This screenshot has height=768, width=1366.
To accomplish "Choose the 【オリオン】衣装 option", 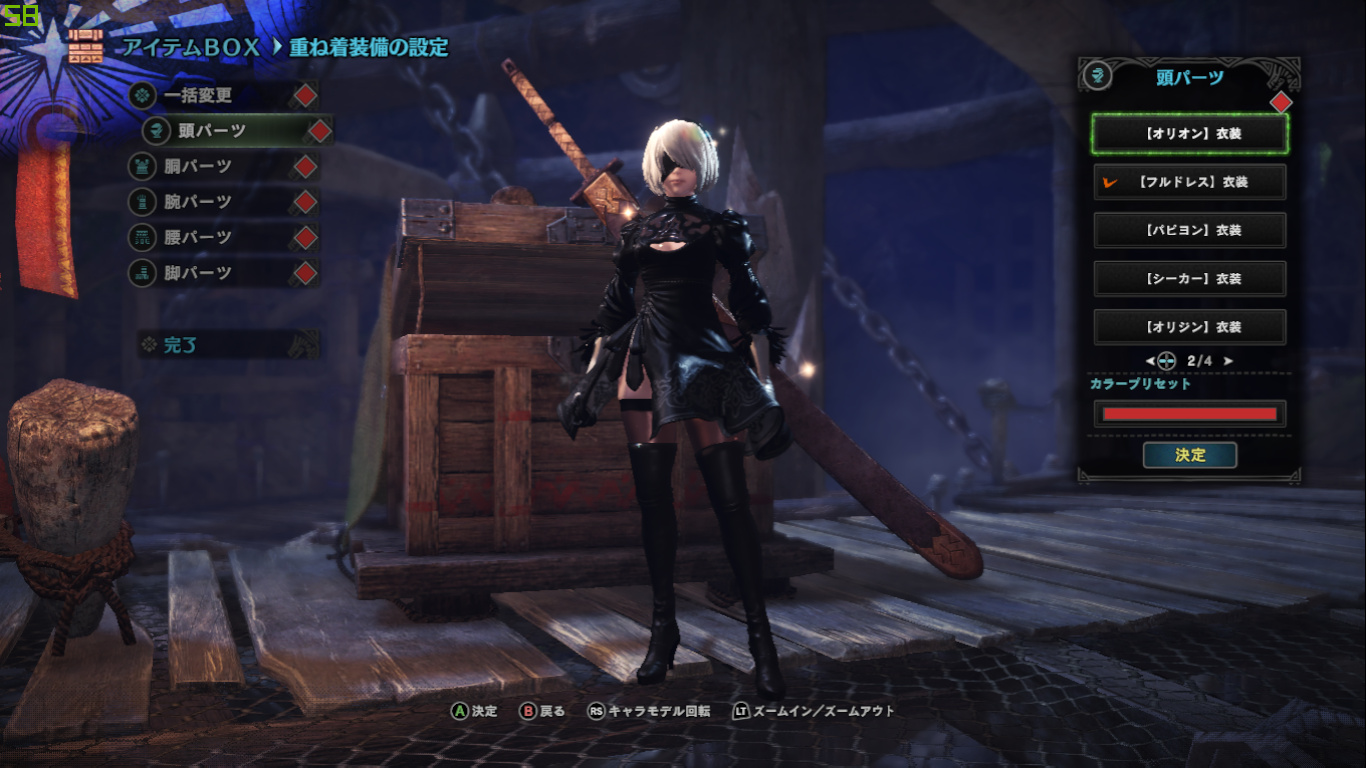I will click(1190, 133).
